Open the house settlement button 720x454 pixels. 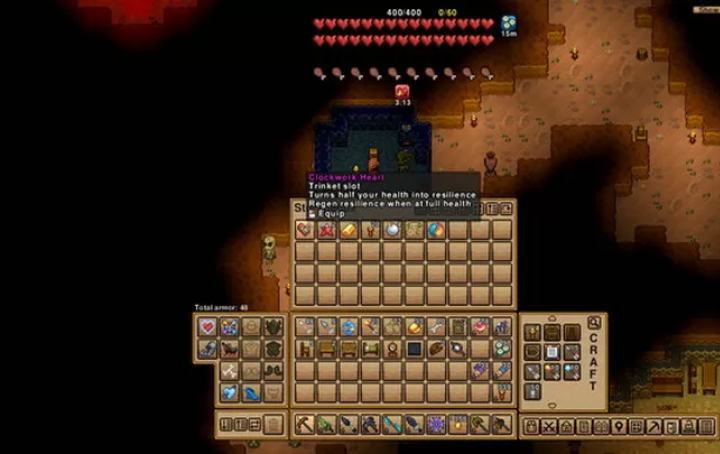coord(568,427)
